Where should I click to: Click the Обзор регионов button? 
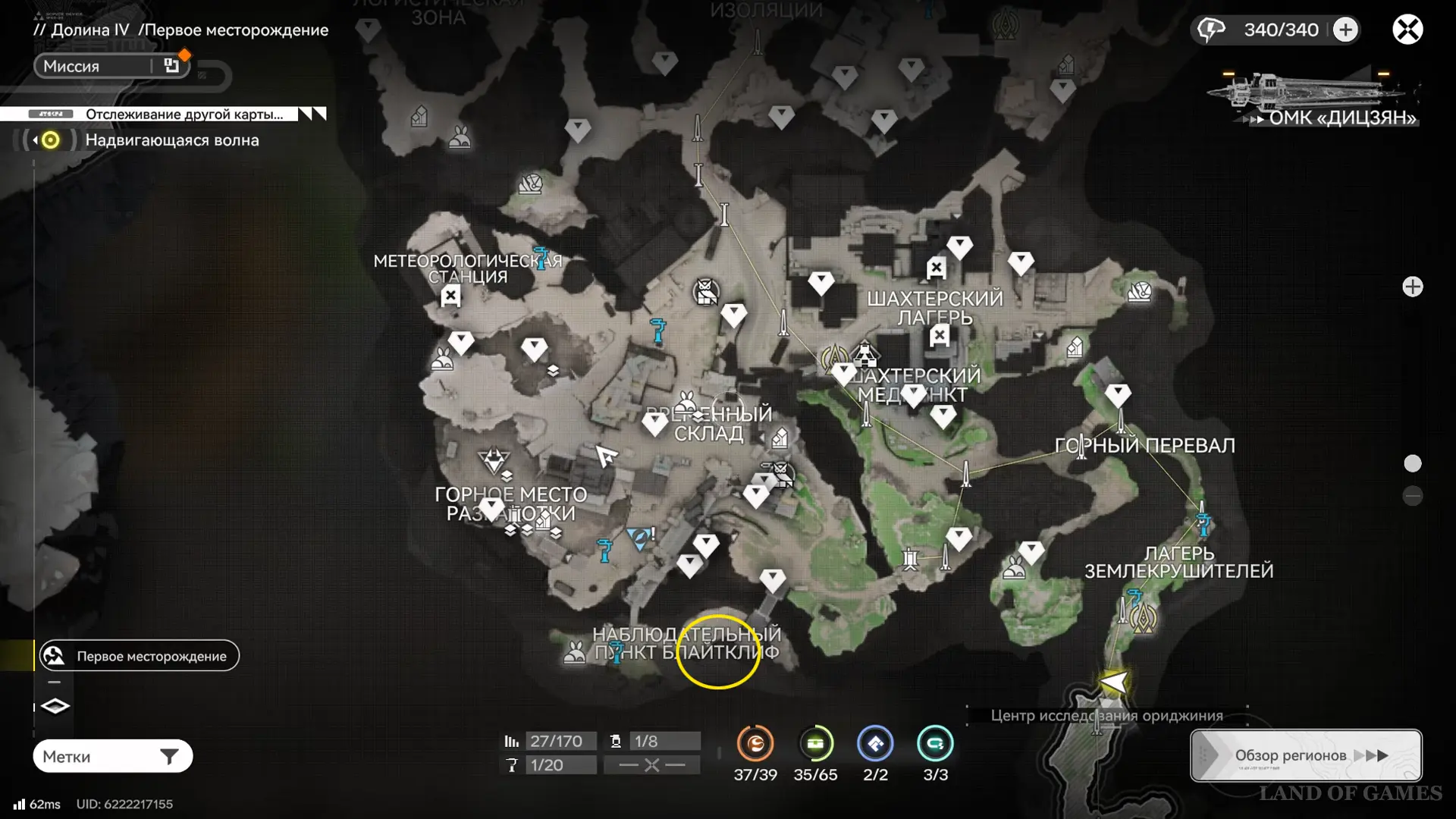1306,755
